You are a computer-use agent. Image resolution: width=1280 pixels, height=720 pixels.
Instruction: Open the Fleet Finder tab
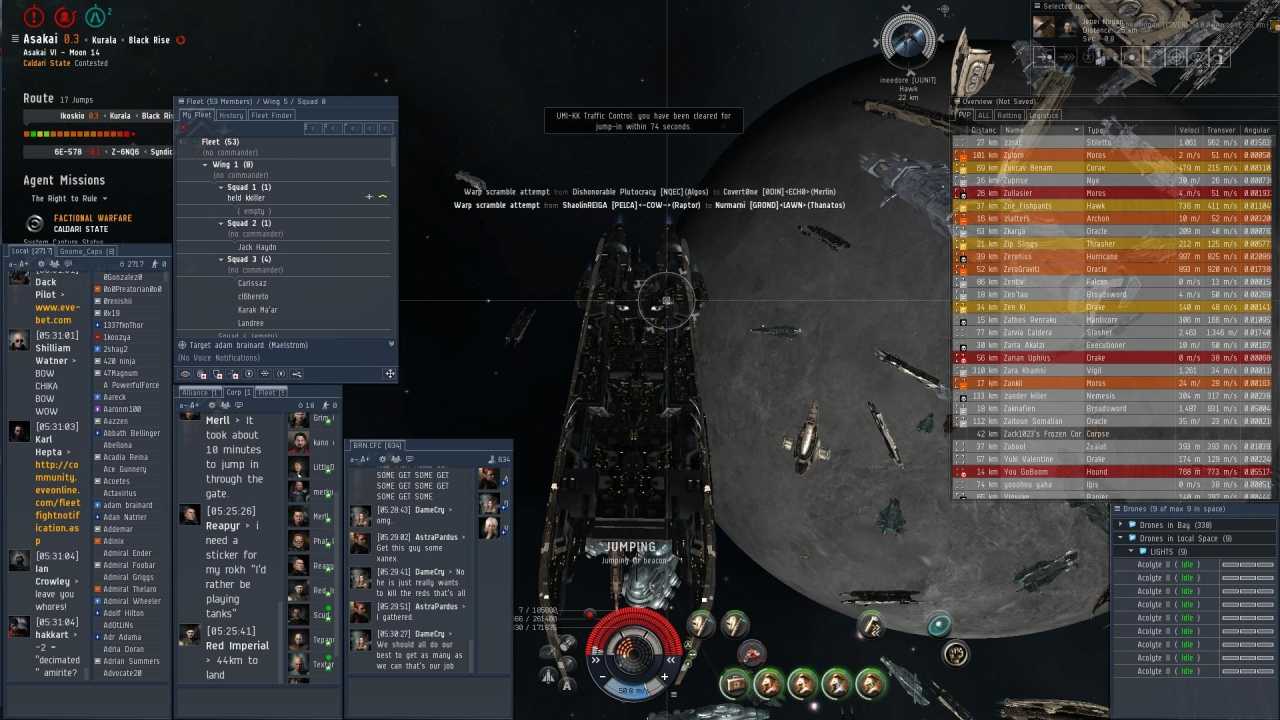tap(271, 116)
